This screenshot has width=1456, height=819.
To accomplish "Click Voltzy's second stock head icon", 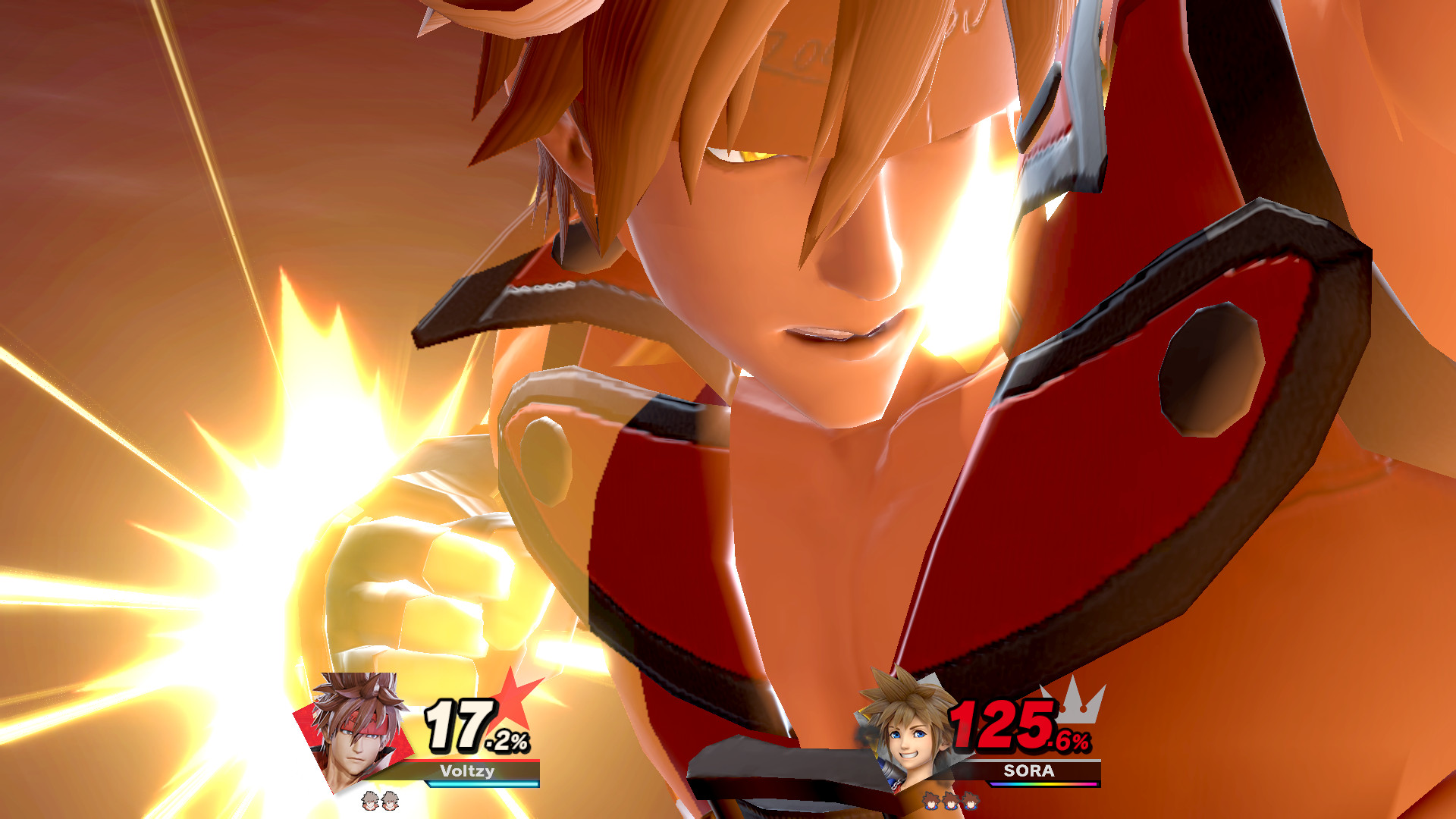I will 391,799.
